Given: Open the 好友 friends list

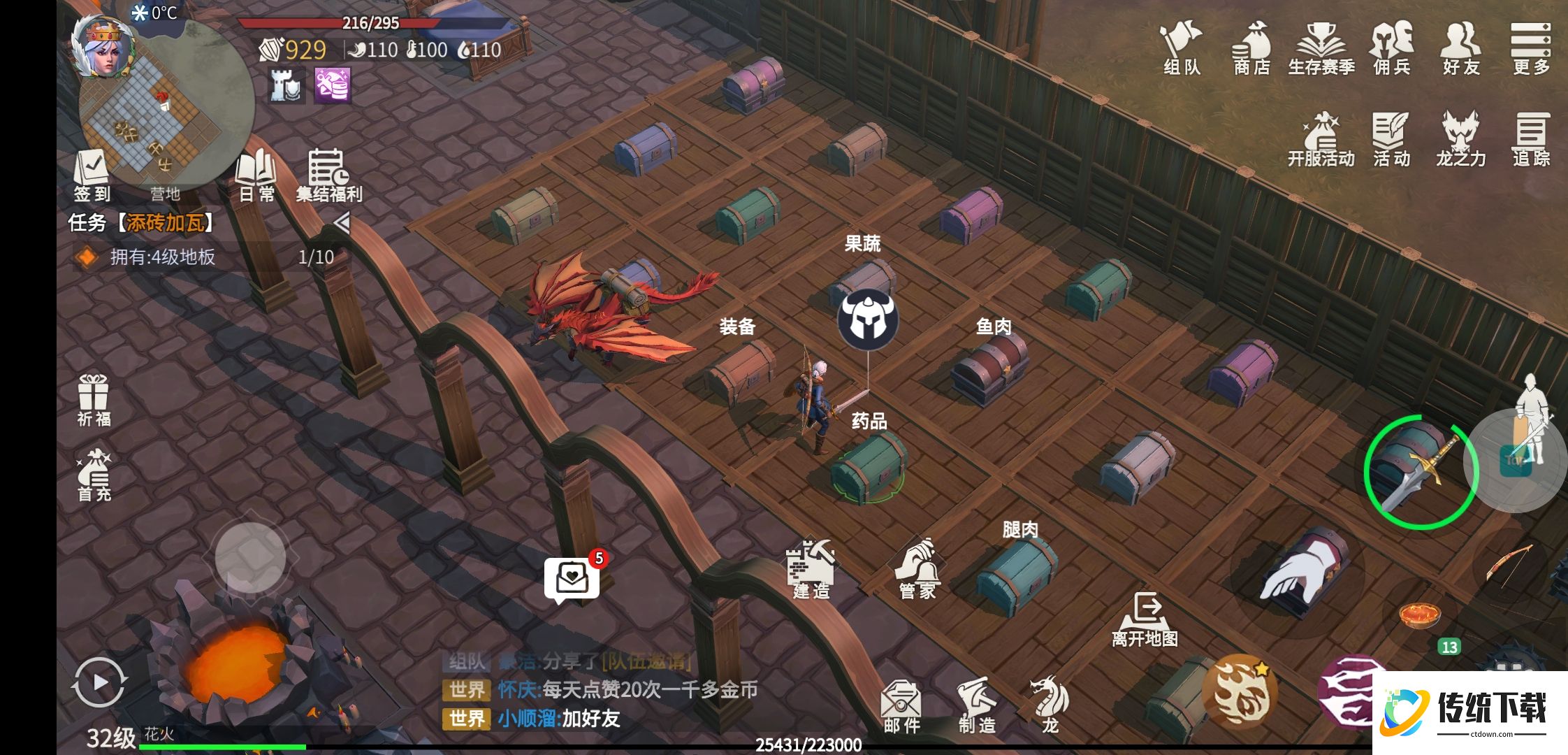Looking at the screenshot, I should coord(1460,48).
